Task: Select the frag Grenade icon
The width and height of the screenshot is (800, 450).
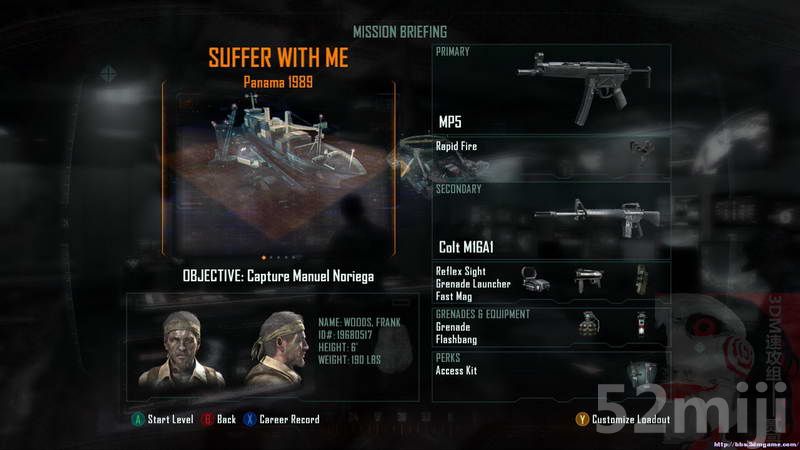Action: point(587,322)
